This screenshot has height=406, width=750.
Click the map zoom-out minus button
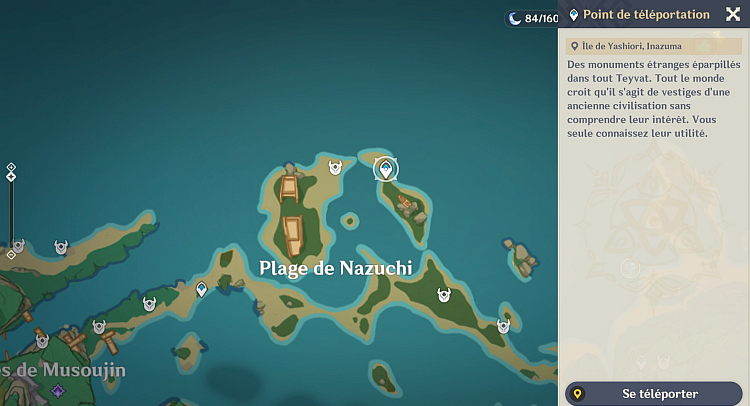(x=11, y=254)
